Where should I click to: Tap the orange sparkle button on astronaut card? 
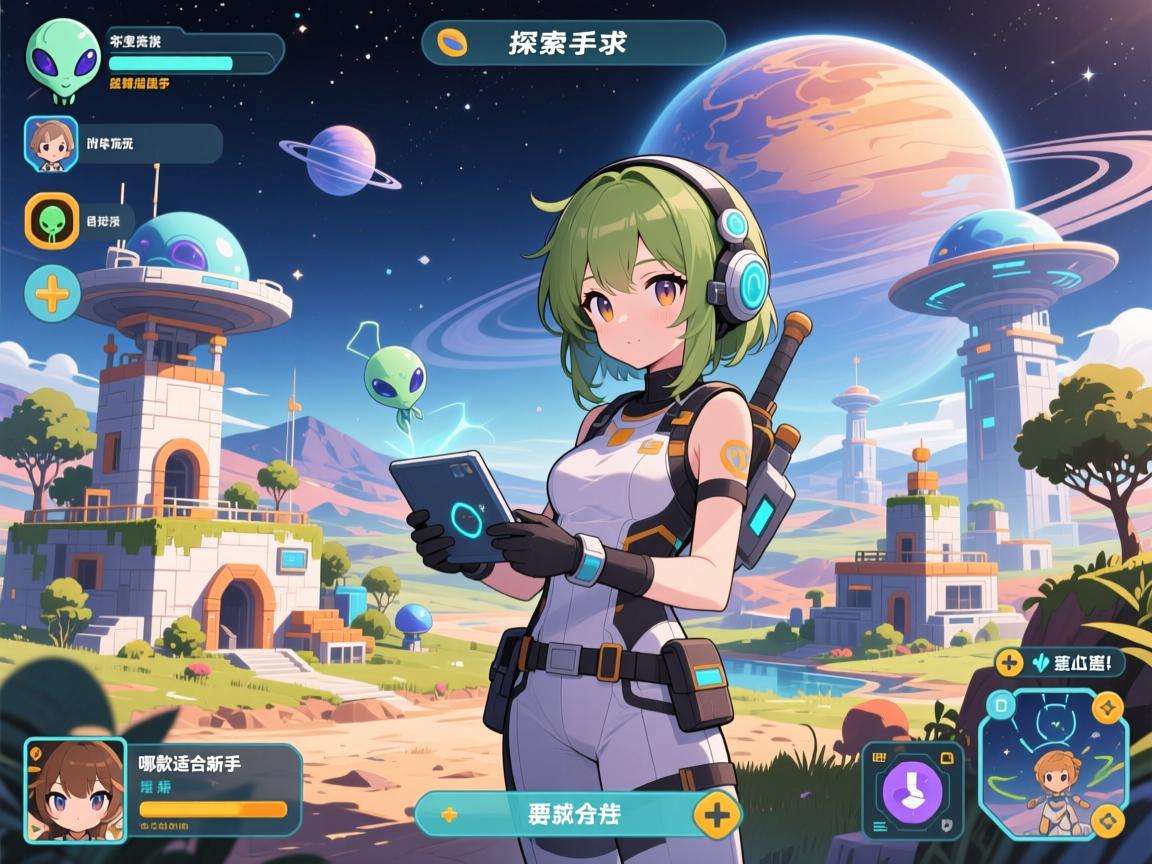pos(1107,708)
